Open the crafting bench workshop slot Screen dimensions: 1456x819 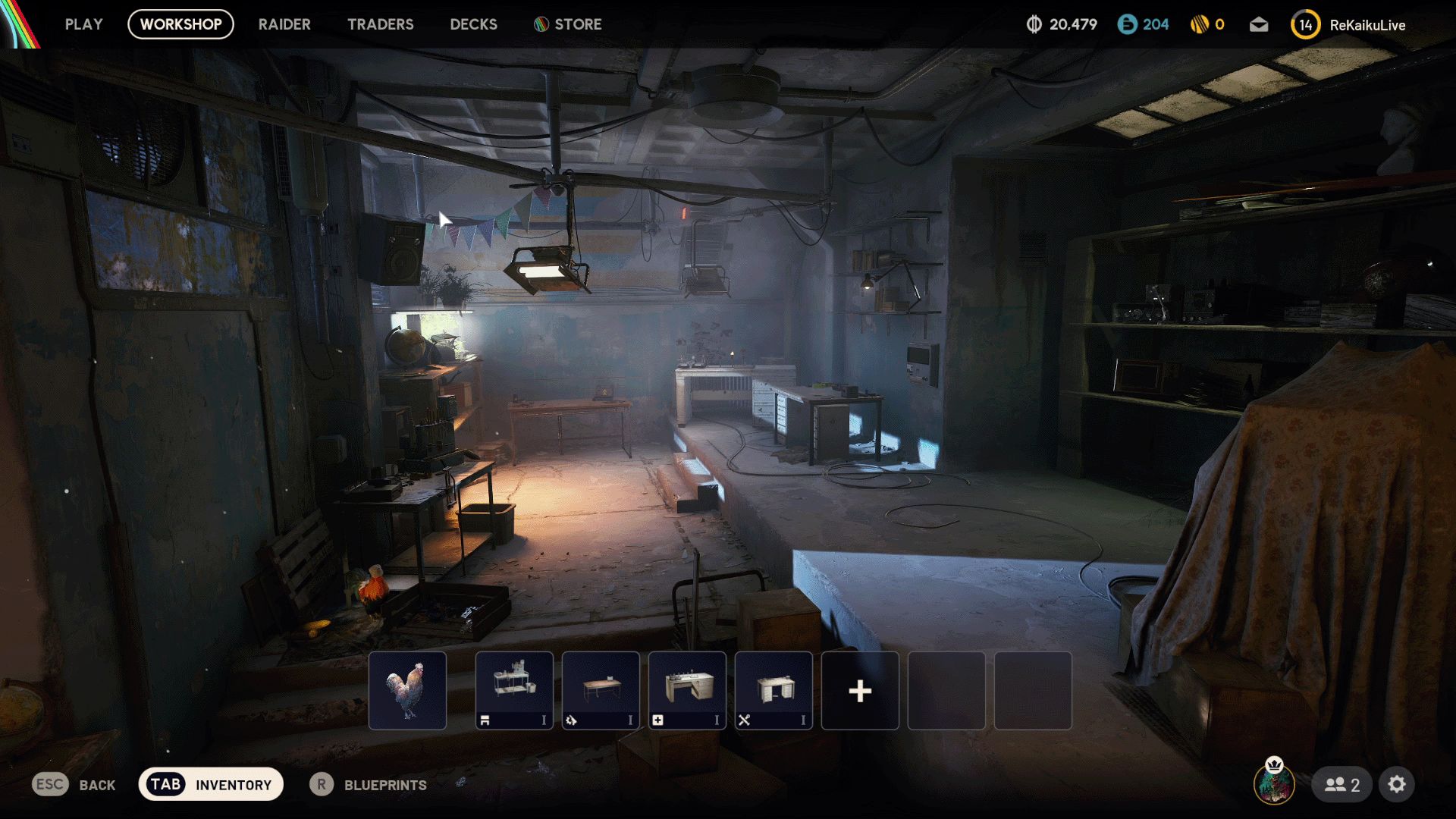(x=514, y=690)
